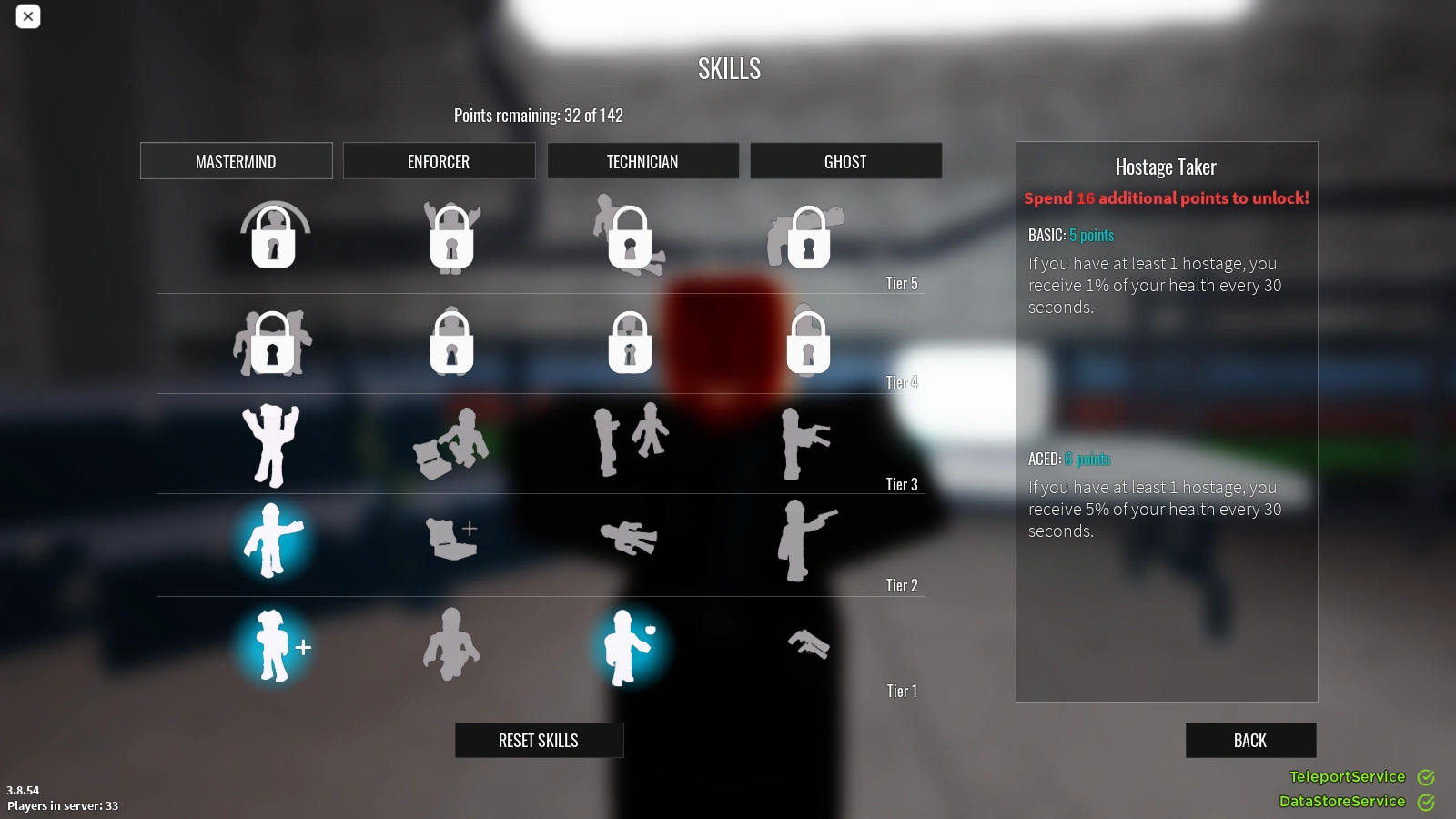This screenshot has width=1456, height=819.
Task: Close the Skills menu with the X
Action: point(28,16)
